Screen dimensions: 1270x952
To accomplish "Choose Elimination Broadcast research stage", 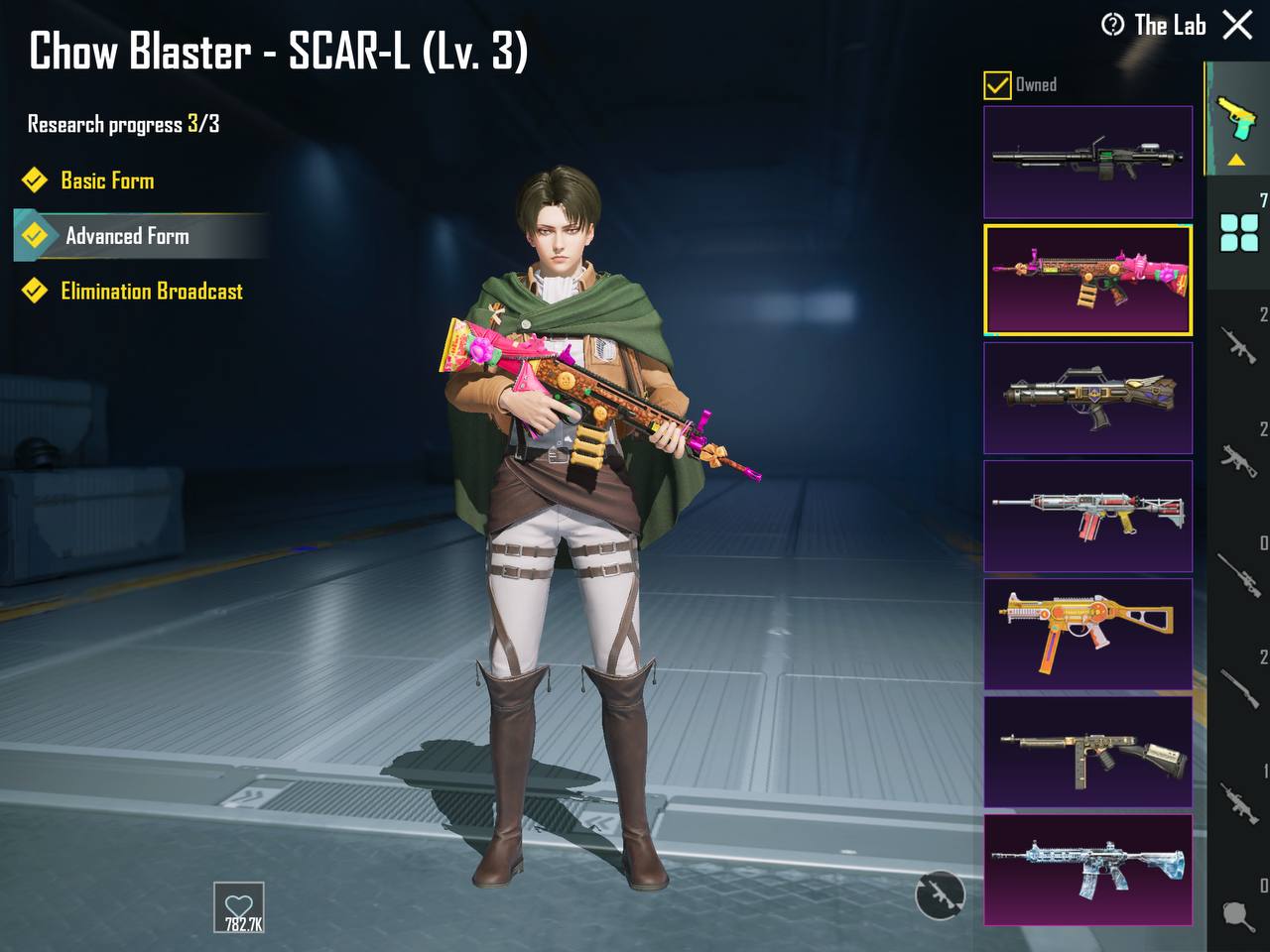I will pyautogui.click(x=151, y=292).
